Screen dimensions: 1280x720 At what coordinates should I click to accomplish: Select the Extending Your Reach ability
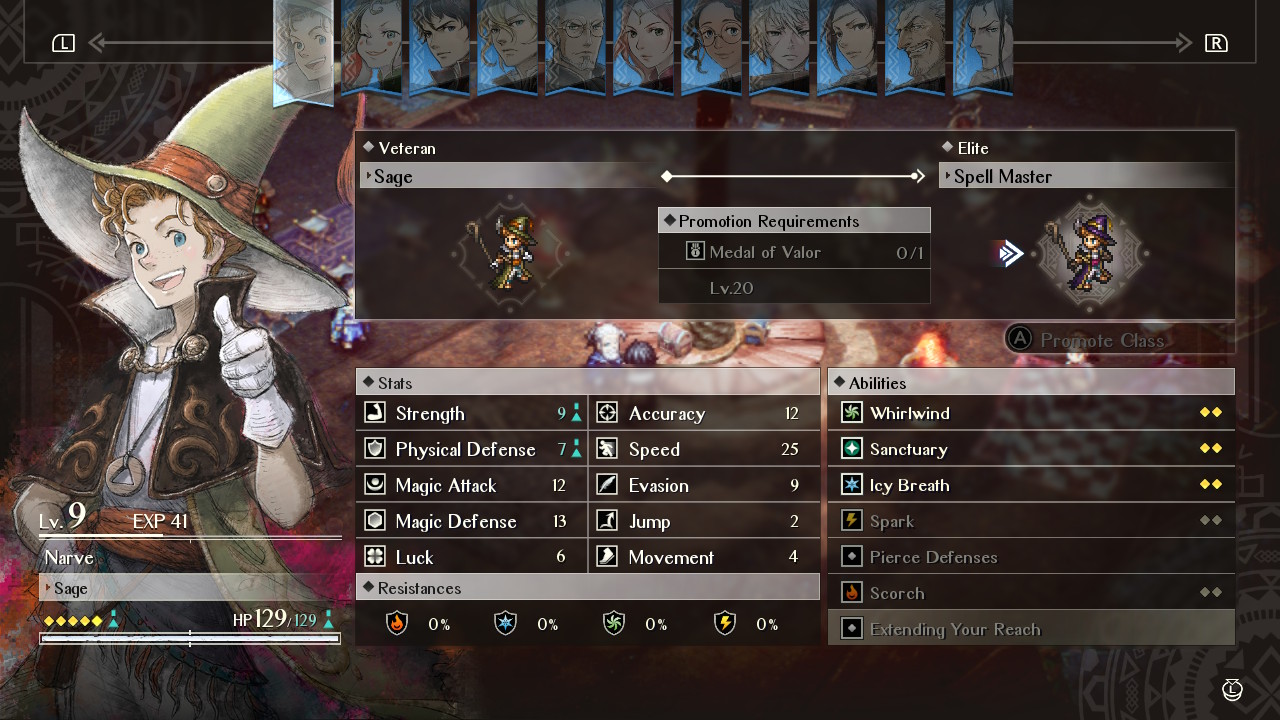[1031, 629]
